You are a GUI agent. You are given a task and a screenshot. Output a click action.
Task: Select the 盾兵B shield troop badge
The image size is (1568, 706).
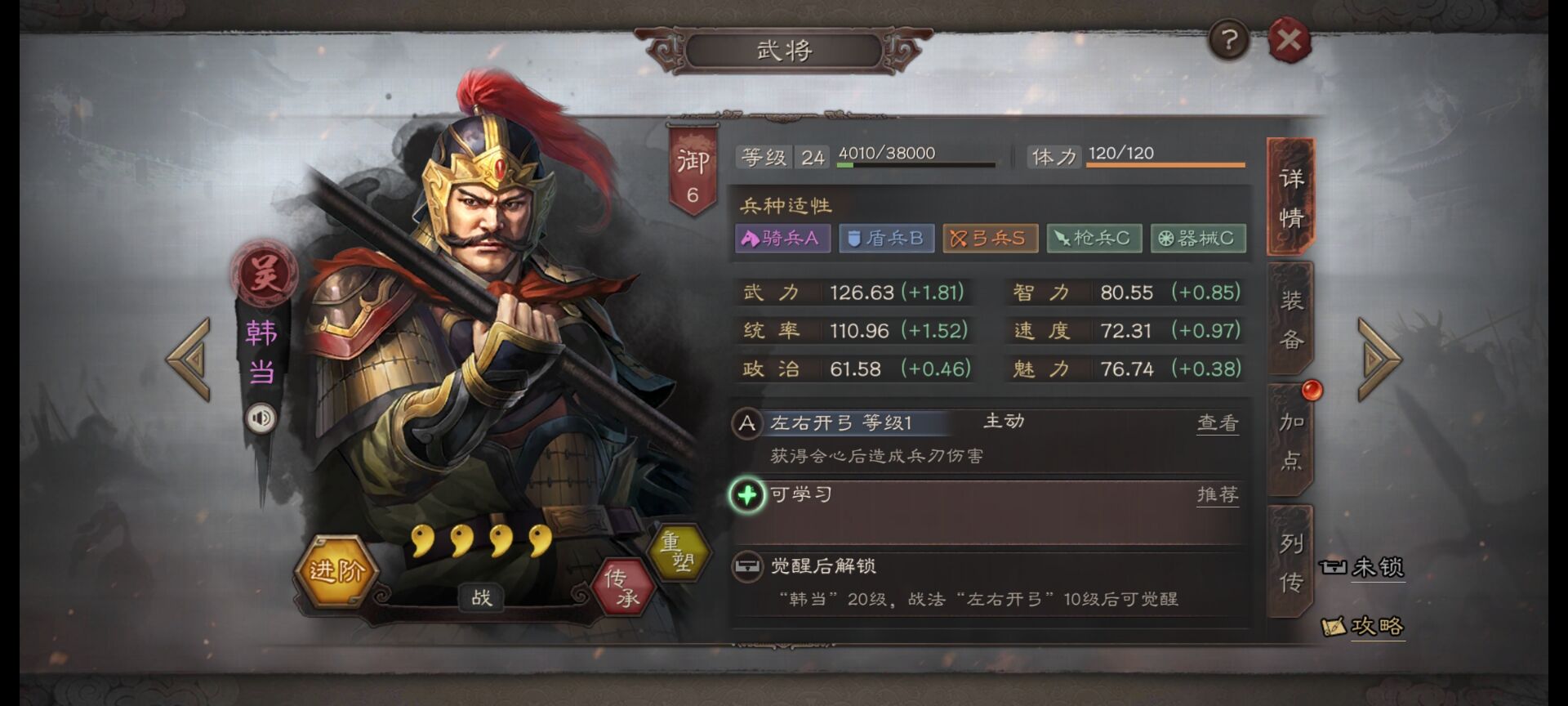887,239
